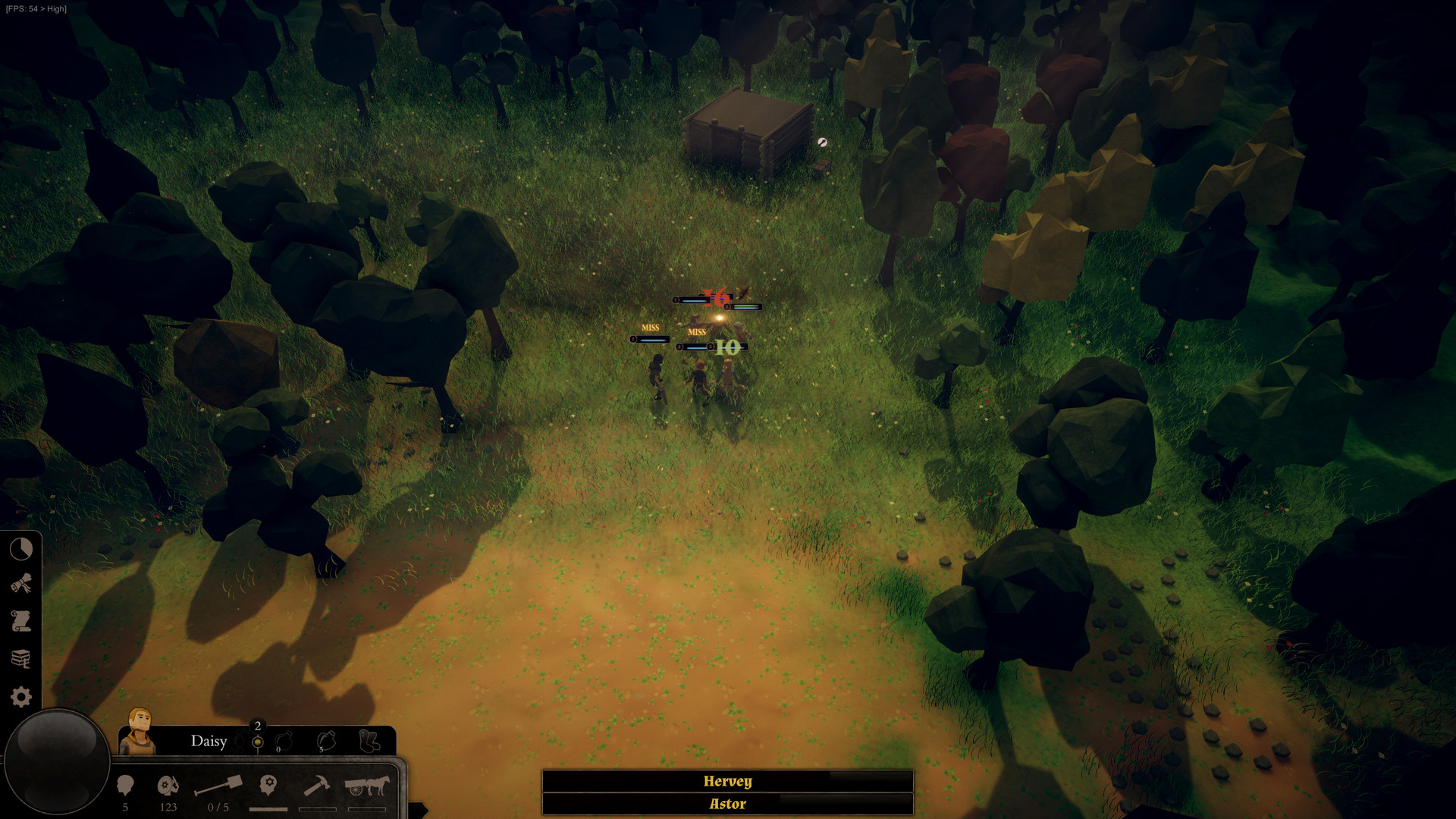Click the head-with-gear skill icon
This screenshot has height=819, width=1456.
(268, 786)
